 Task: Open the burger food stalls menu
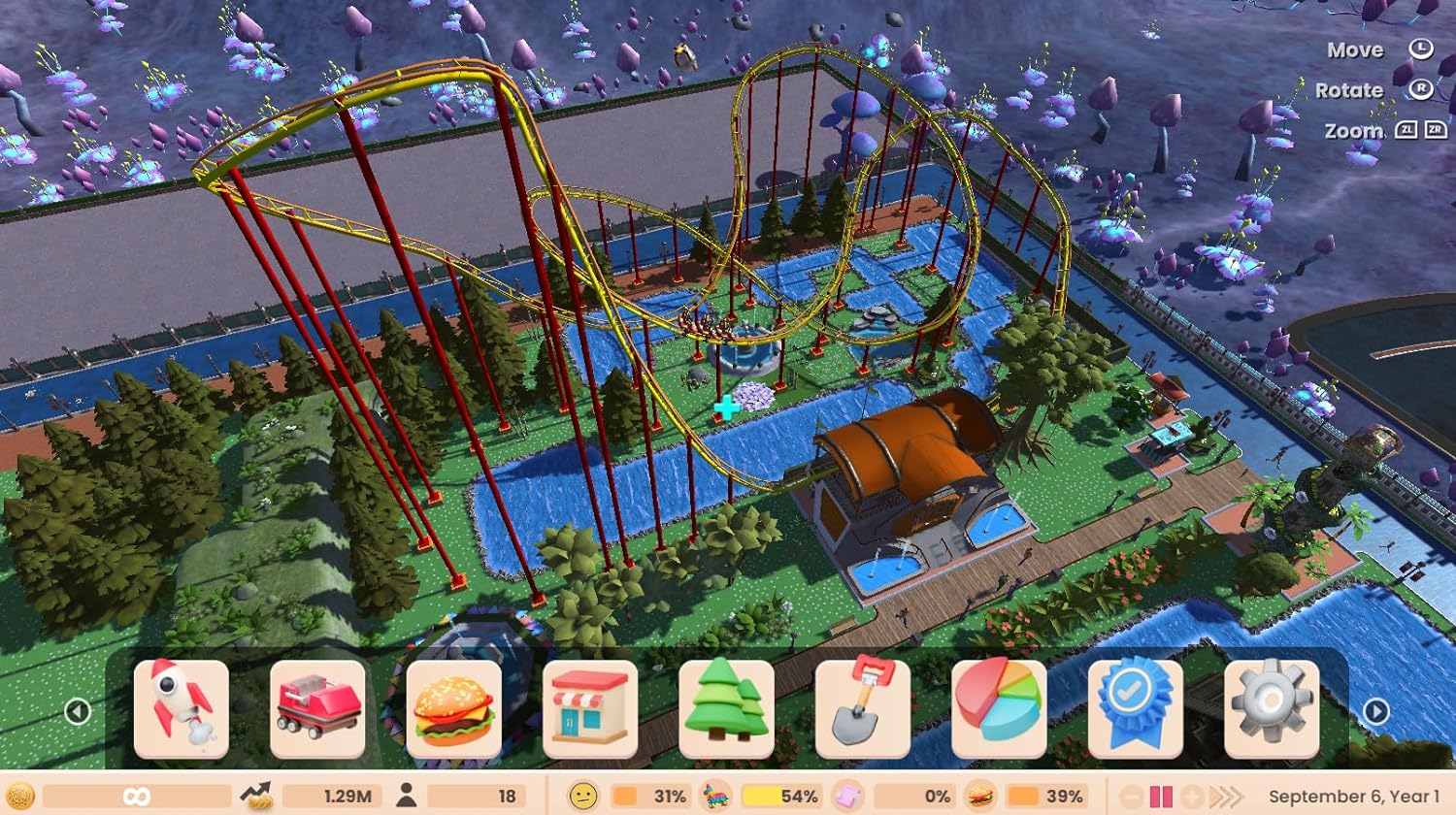(x=455, y=709)
